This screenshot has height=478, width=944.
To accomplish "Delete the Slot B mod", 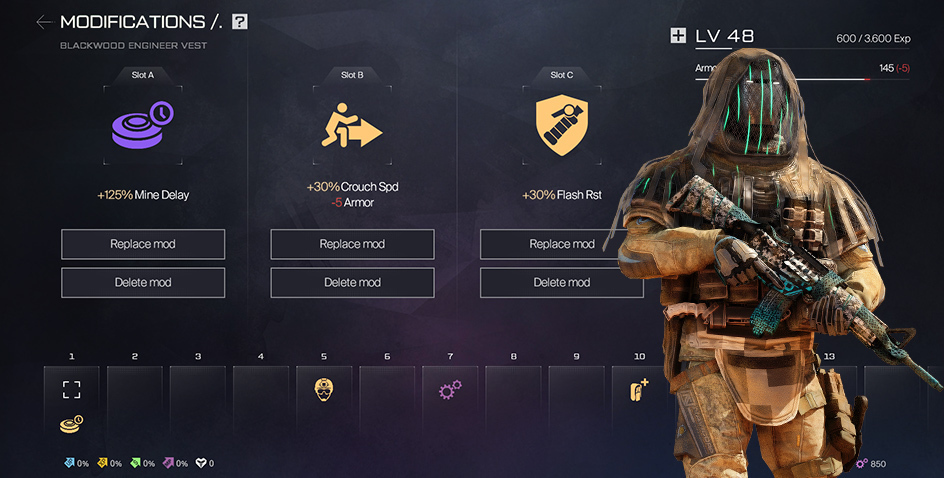I will (x=352, y=282).
